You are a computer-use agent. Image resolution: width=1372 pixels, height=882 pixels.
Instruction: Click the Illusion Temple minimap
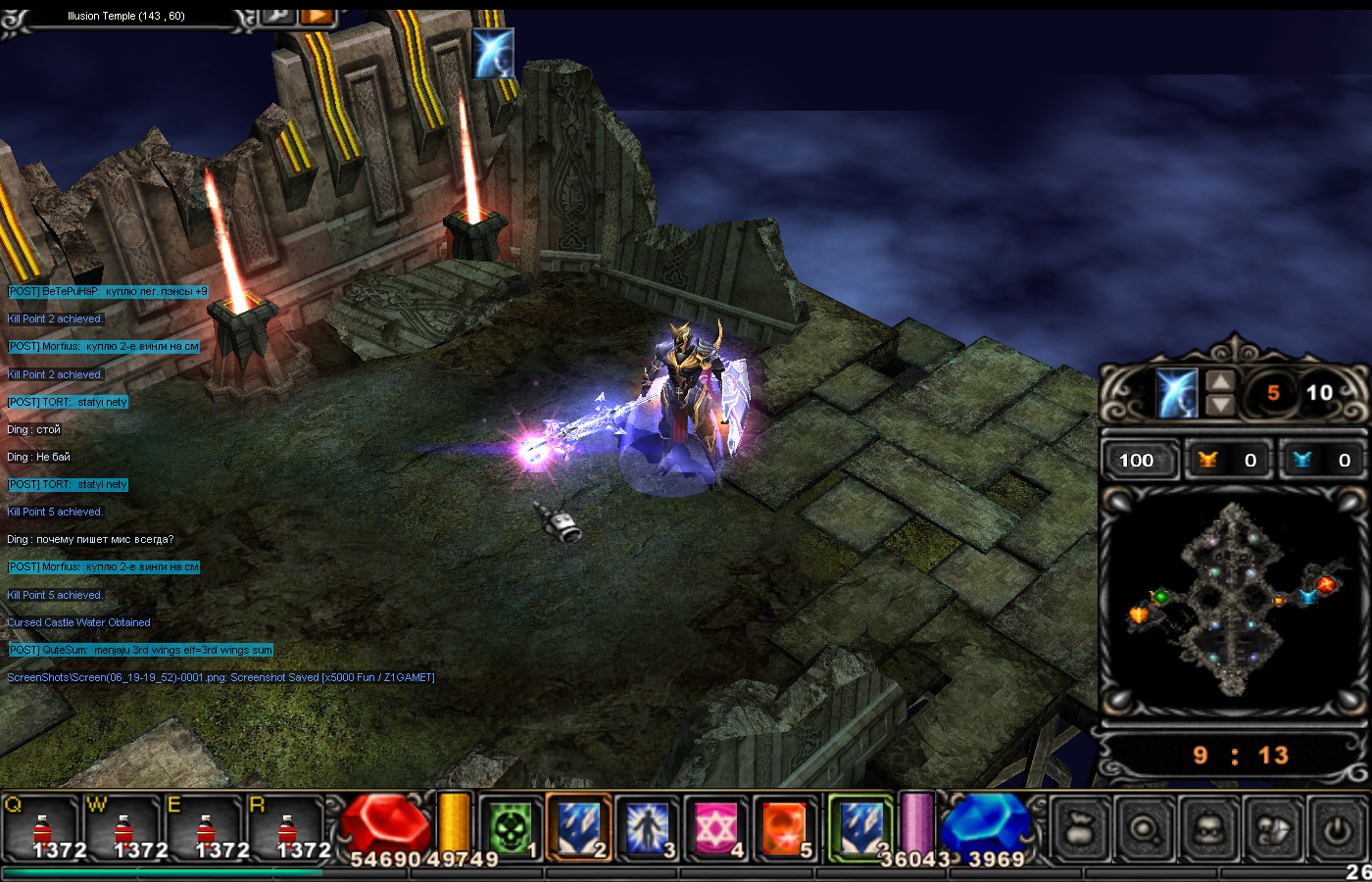[1233, 600]
